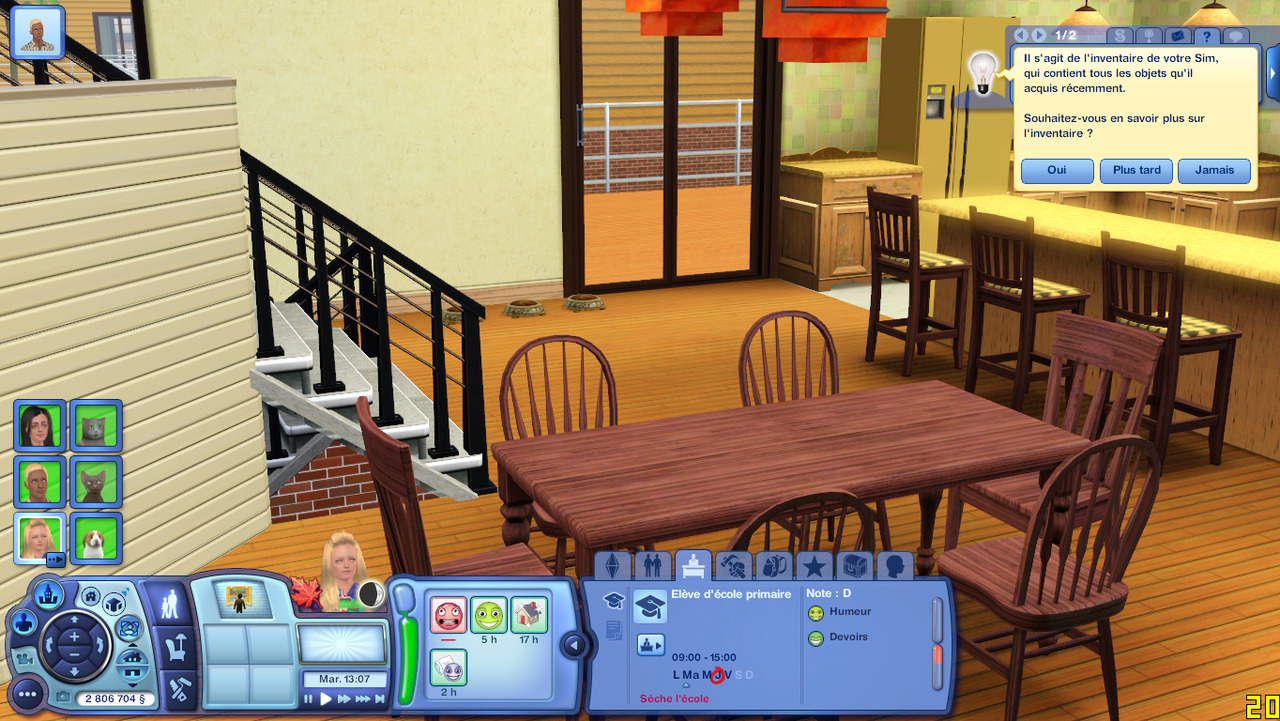Set game speed to normal play
Viewport: 1280px width, 721px height.
[x=326, y=699]
